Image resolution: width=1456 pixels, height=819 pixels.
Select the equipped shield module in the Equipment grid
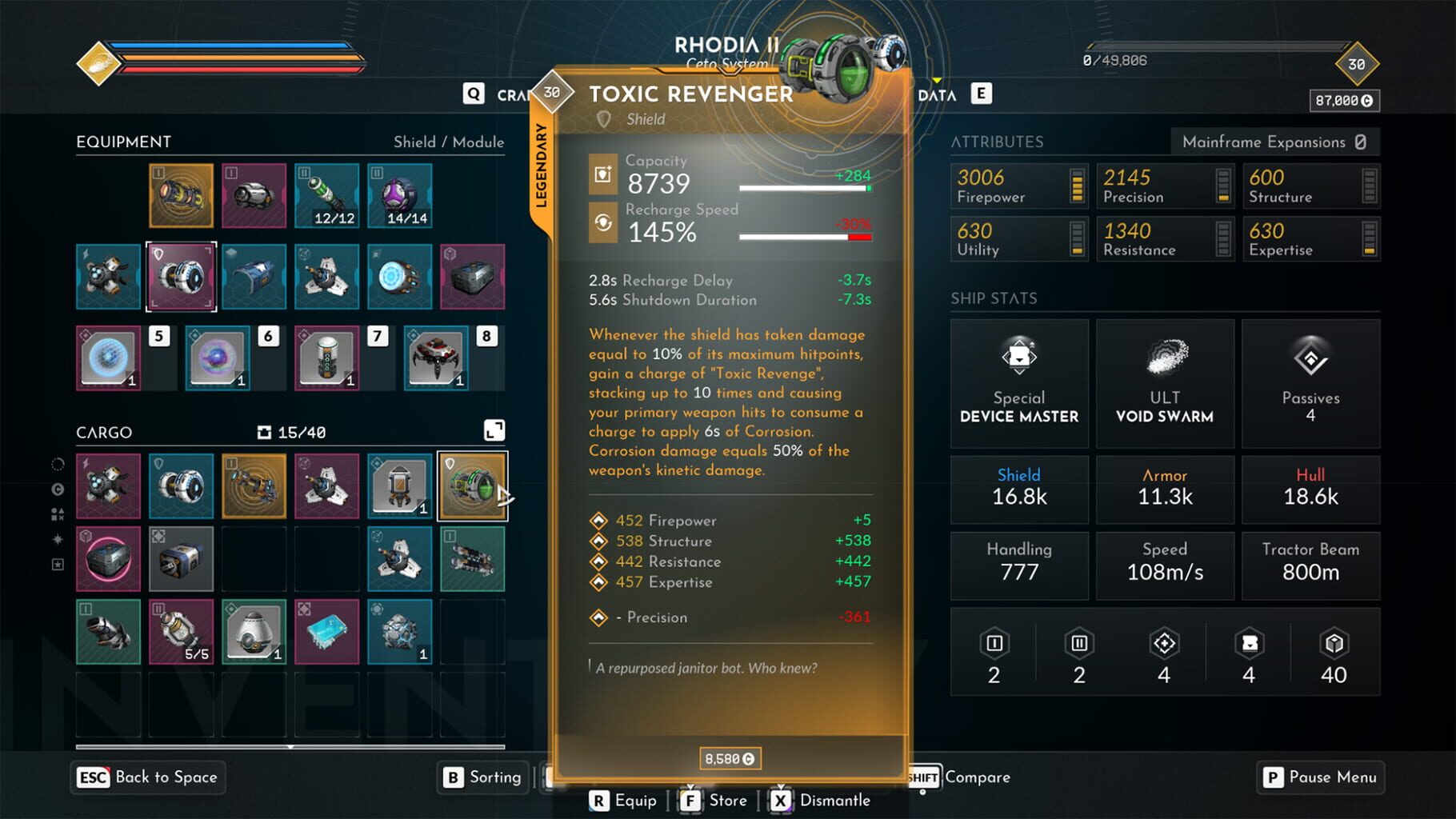tap(182, 277)
